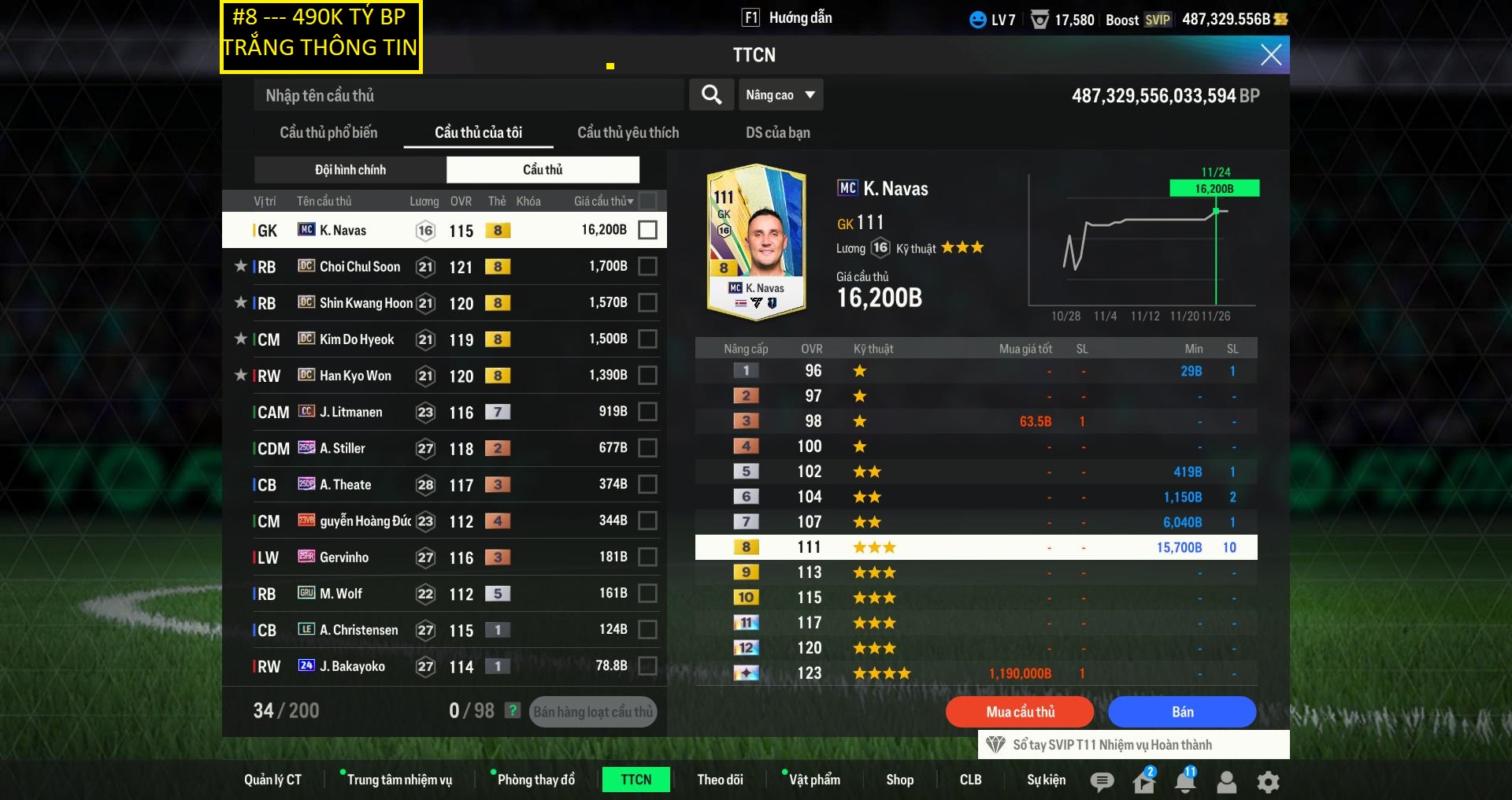This screenshot has width=1512, height=800.
Task: Select the Choi Chul Soon row
Action: pyautogui.click(x=441, y=267)
